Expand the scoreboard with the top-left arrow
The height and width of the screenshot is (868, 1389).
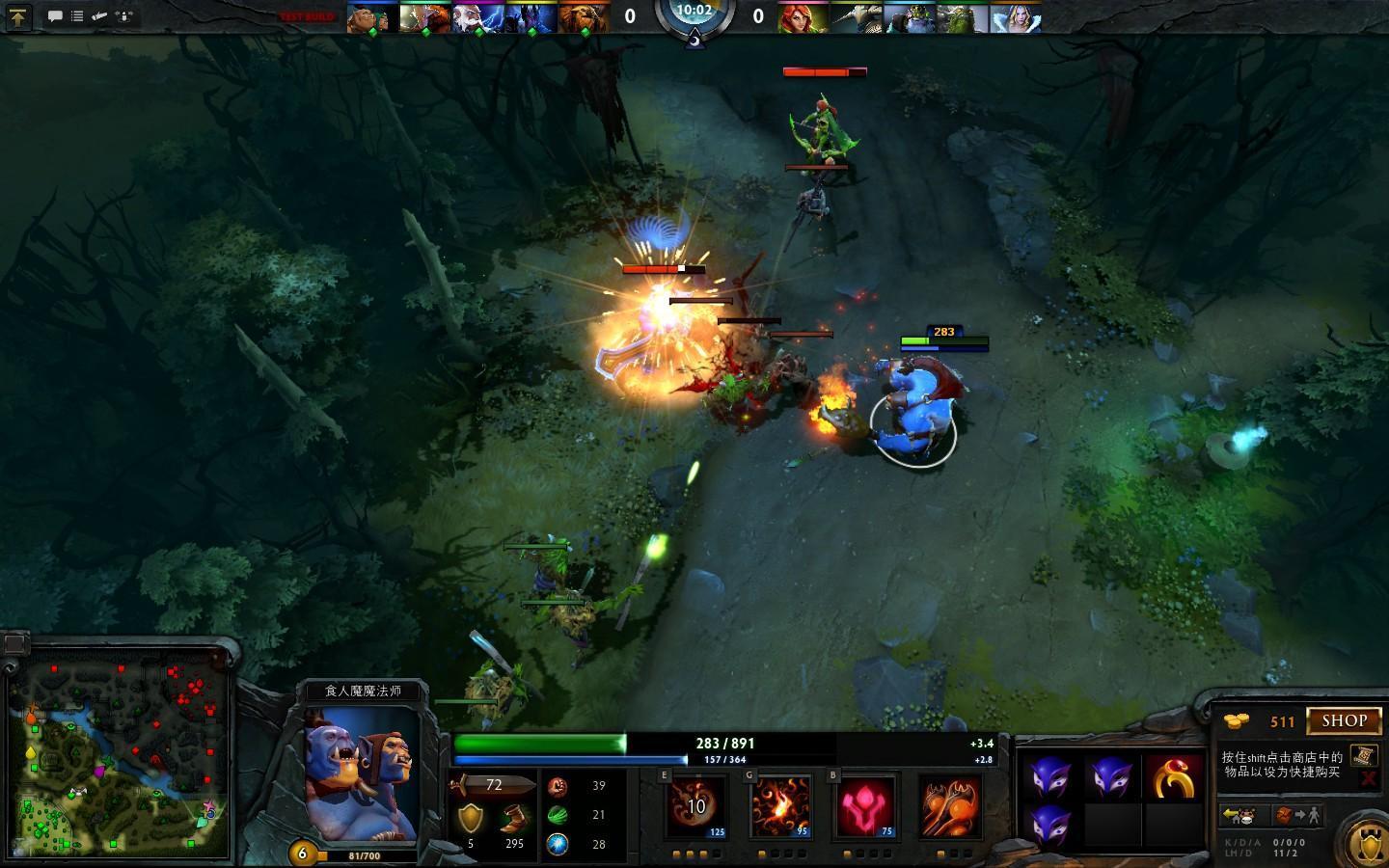[19, 17]
